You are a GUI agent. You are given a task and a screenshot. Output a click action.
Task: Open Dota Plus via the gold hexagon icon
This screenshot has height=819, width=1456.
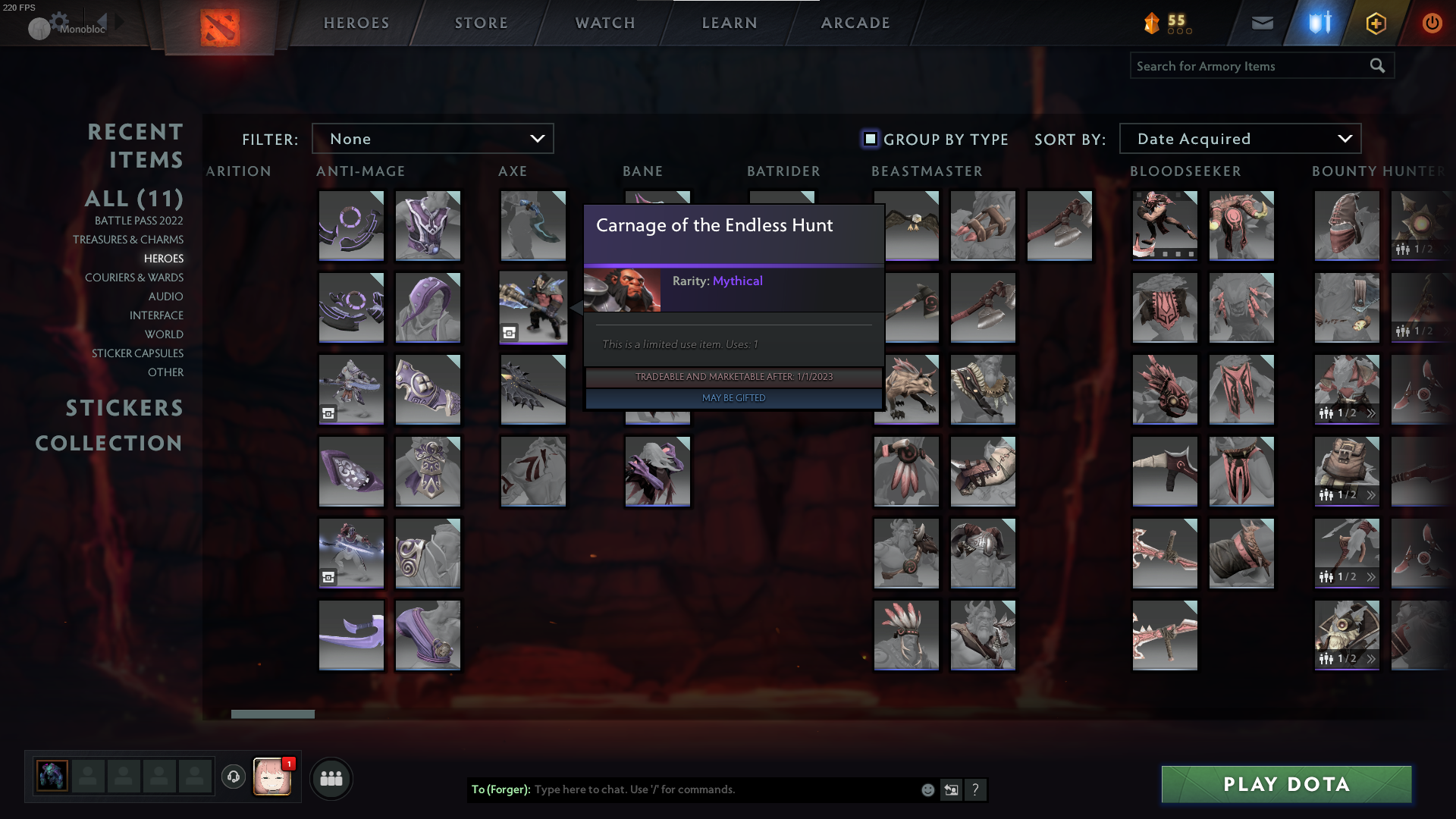coord(1376,23)
